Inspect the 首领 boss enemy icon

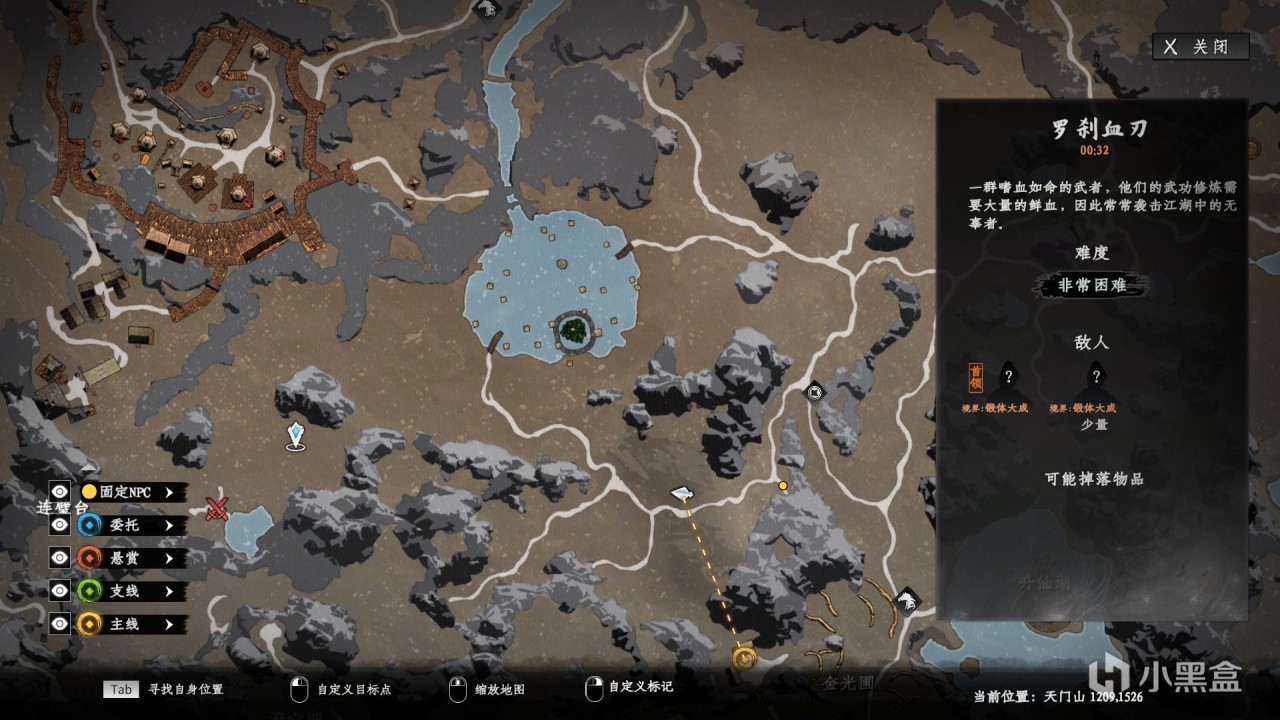tap(975, 378)
